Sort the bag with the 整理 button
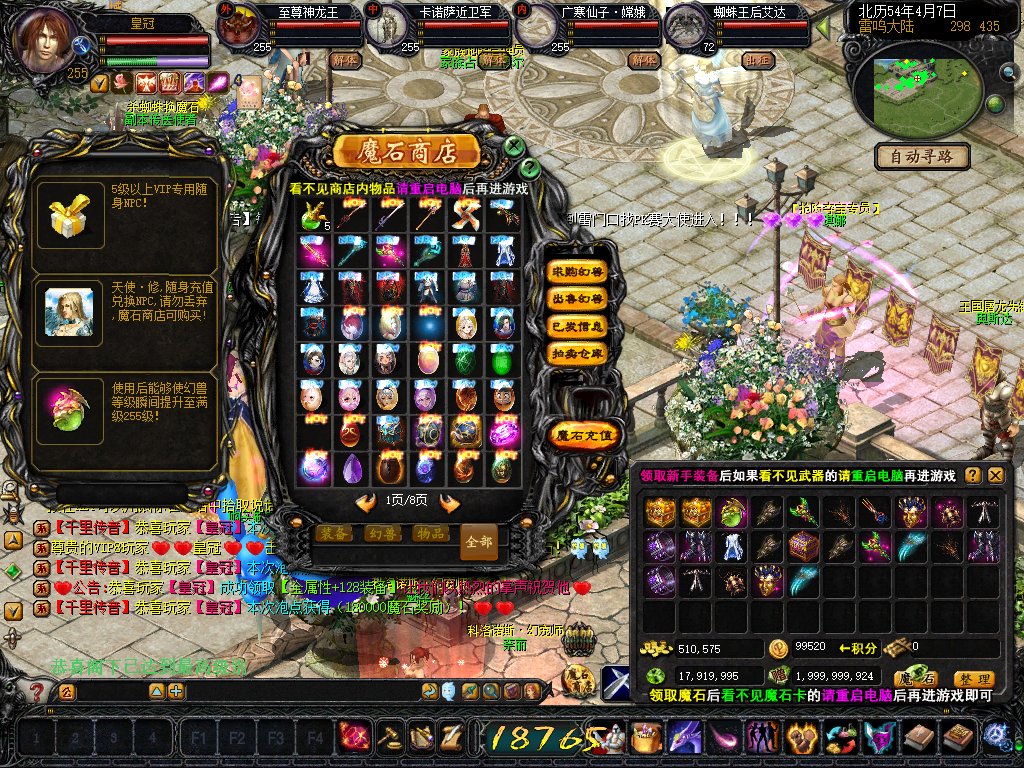The width and height of the screenshot is (1024, 768). point(973,678)
